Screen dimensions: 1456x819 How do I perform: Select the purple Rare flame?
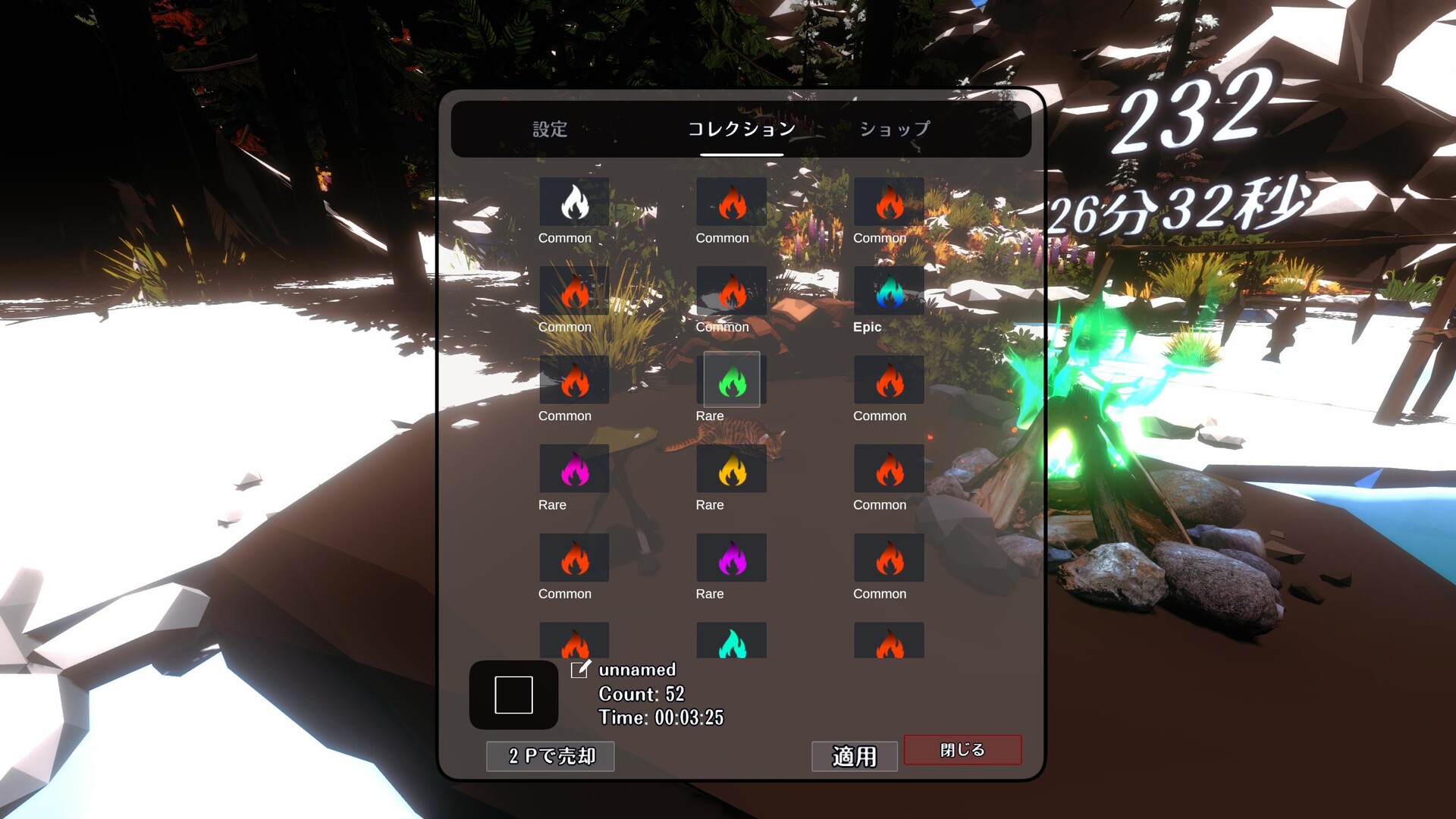click(x=731, y=557)
